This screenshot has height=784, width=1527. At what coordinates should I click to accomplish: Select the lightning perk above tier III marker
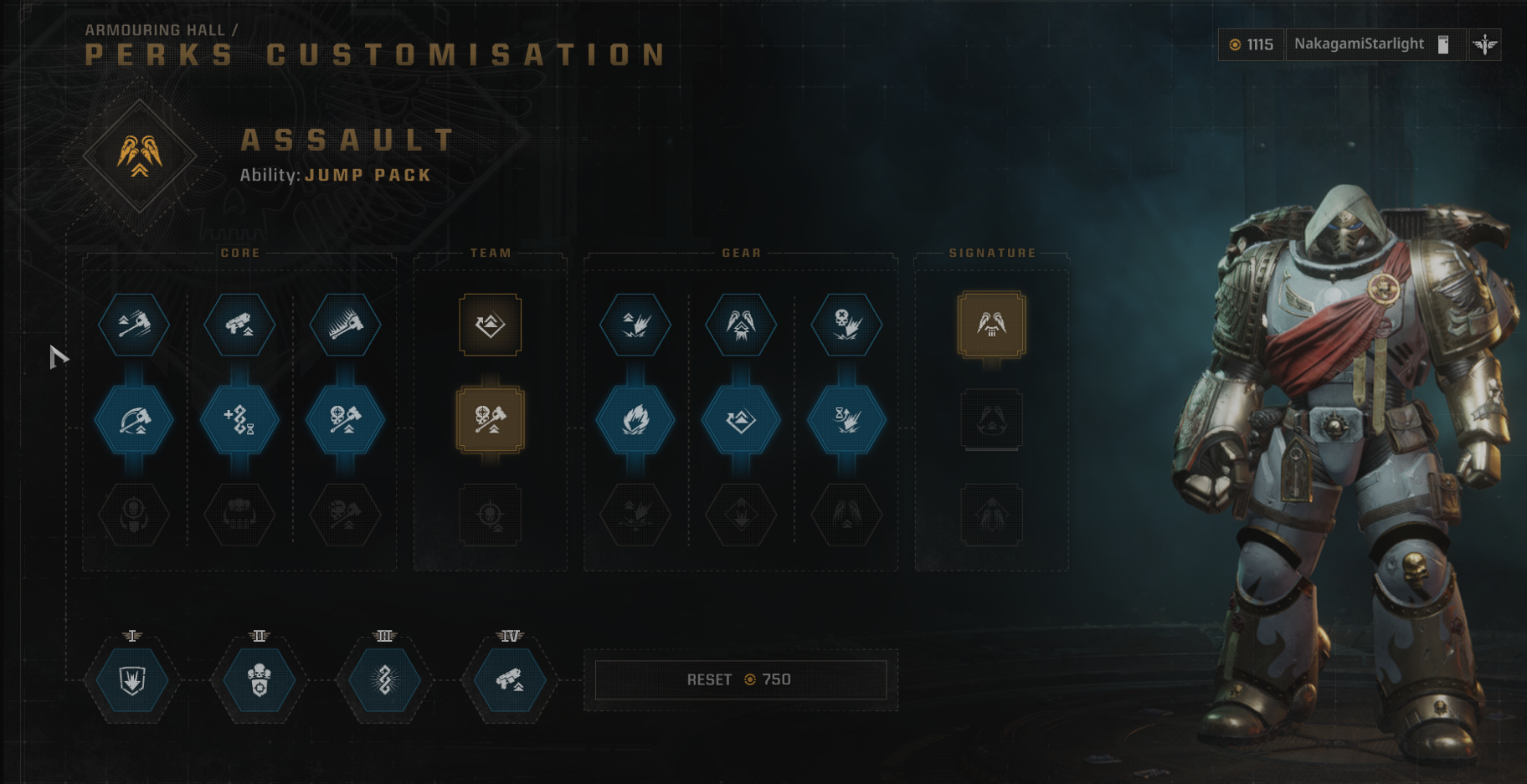click(x=382, y=680)
